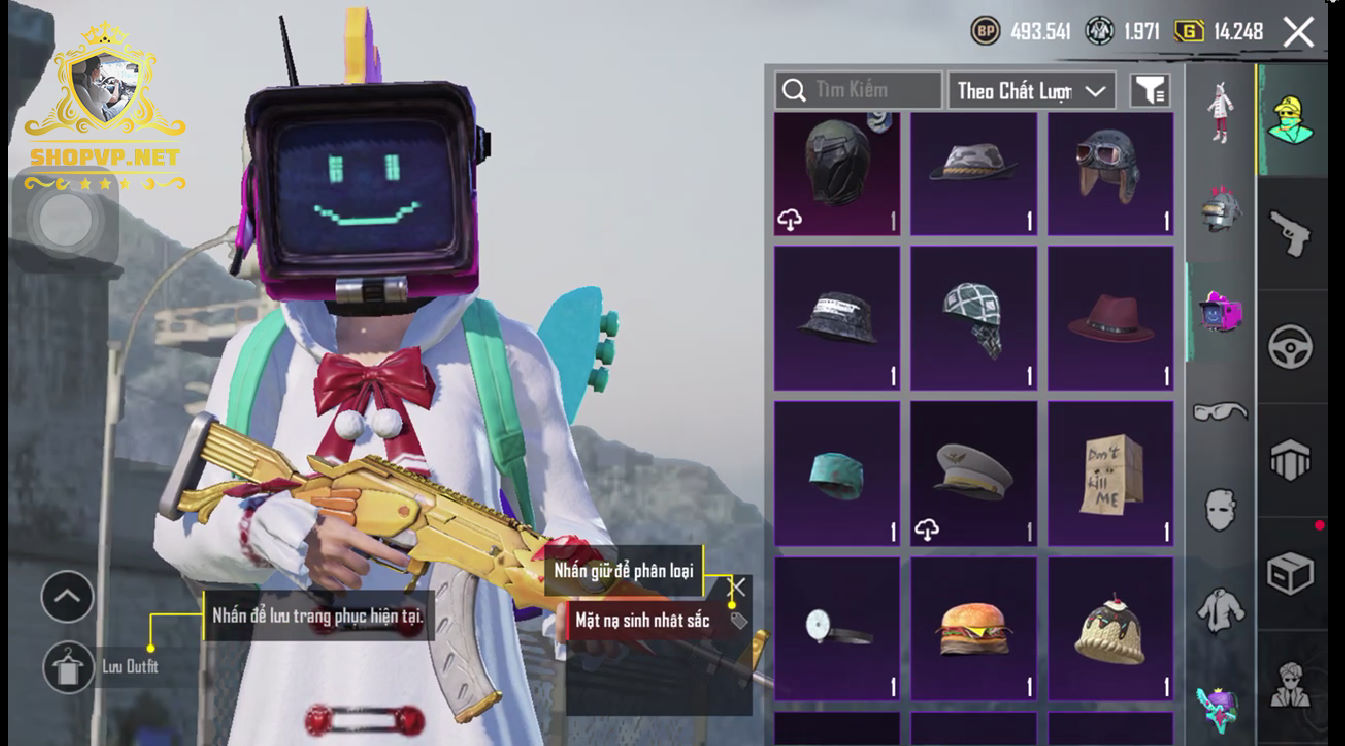Select the black armored helmet item
This screenshot has height=746, width=1345.
pyautogui.click(x=837, y=173)
